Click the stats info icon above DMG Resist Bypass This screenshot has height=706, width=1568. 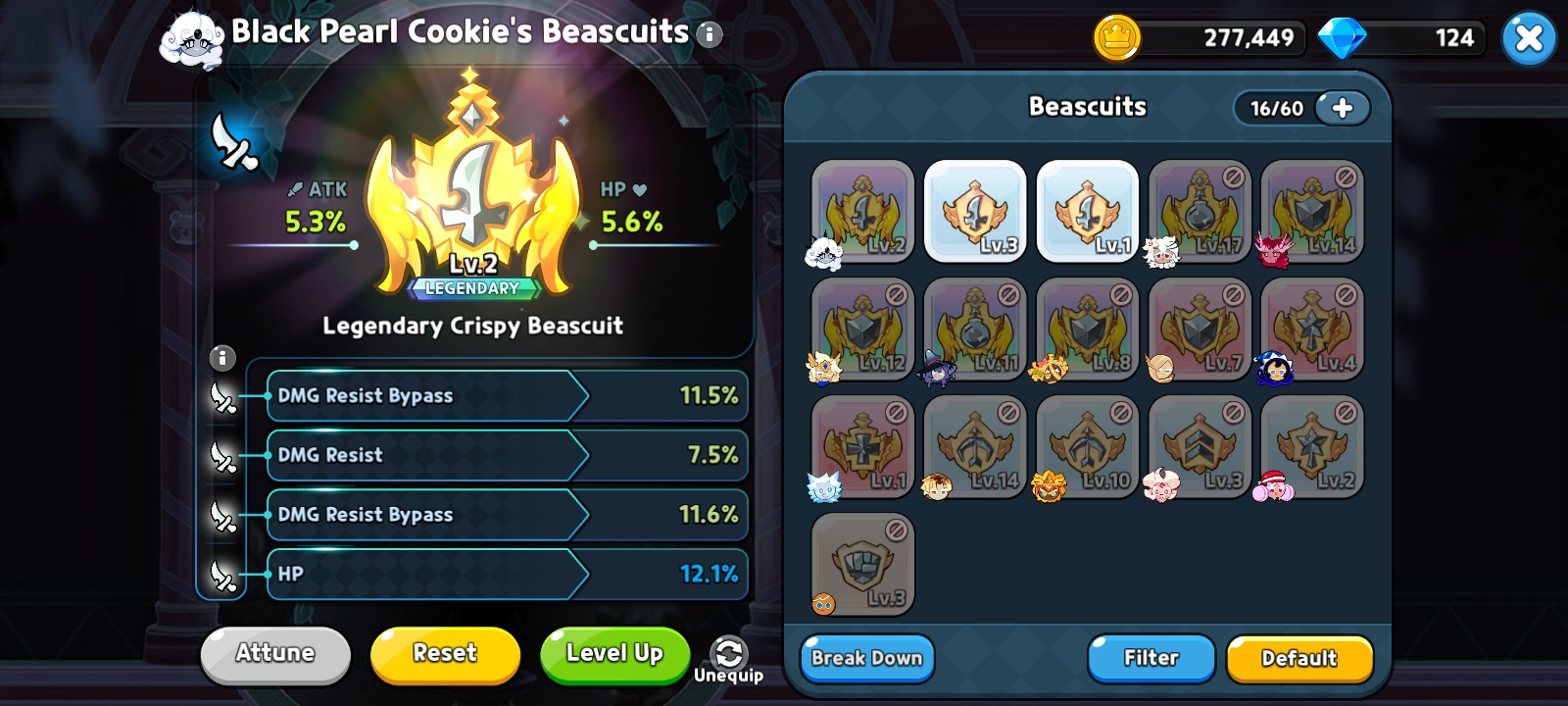point(222,359)
